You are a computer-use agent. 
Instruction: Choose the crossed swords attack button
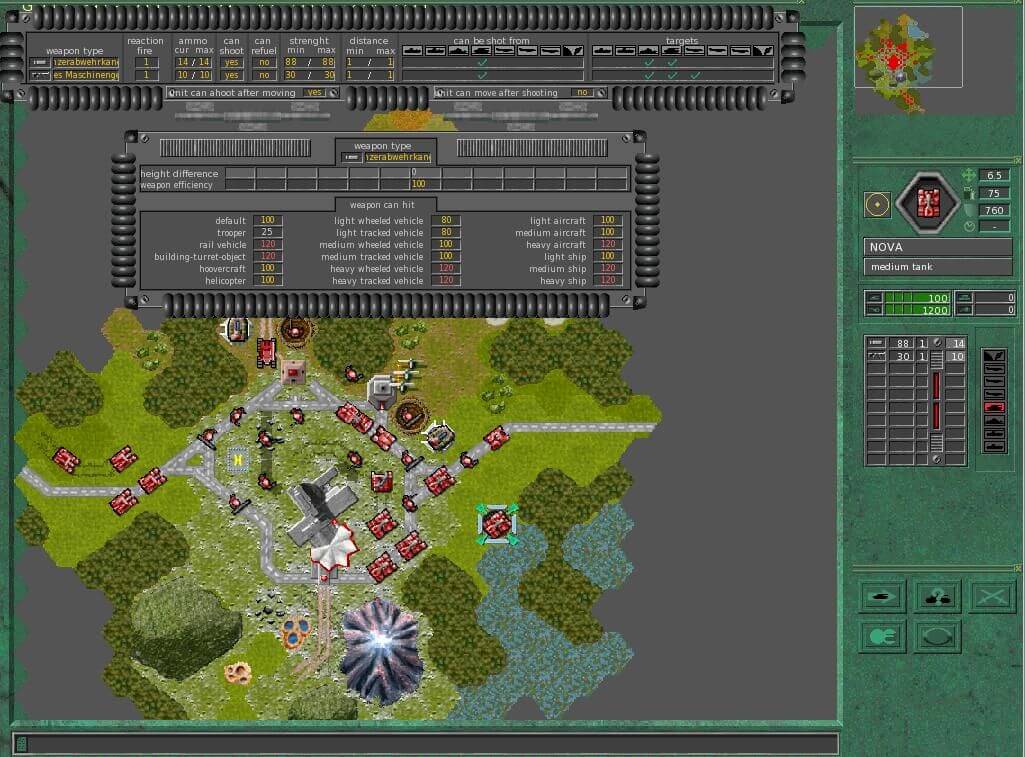[x=991, y=597]
